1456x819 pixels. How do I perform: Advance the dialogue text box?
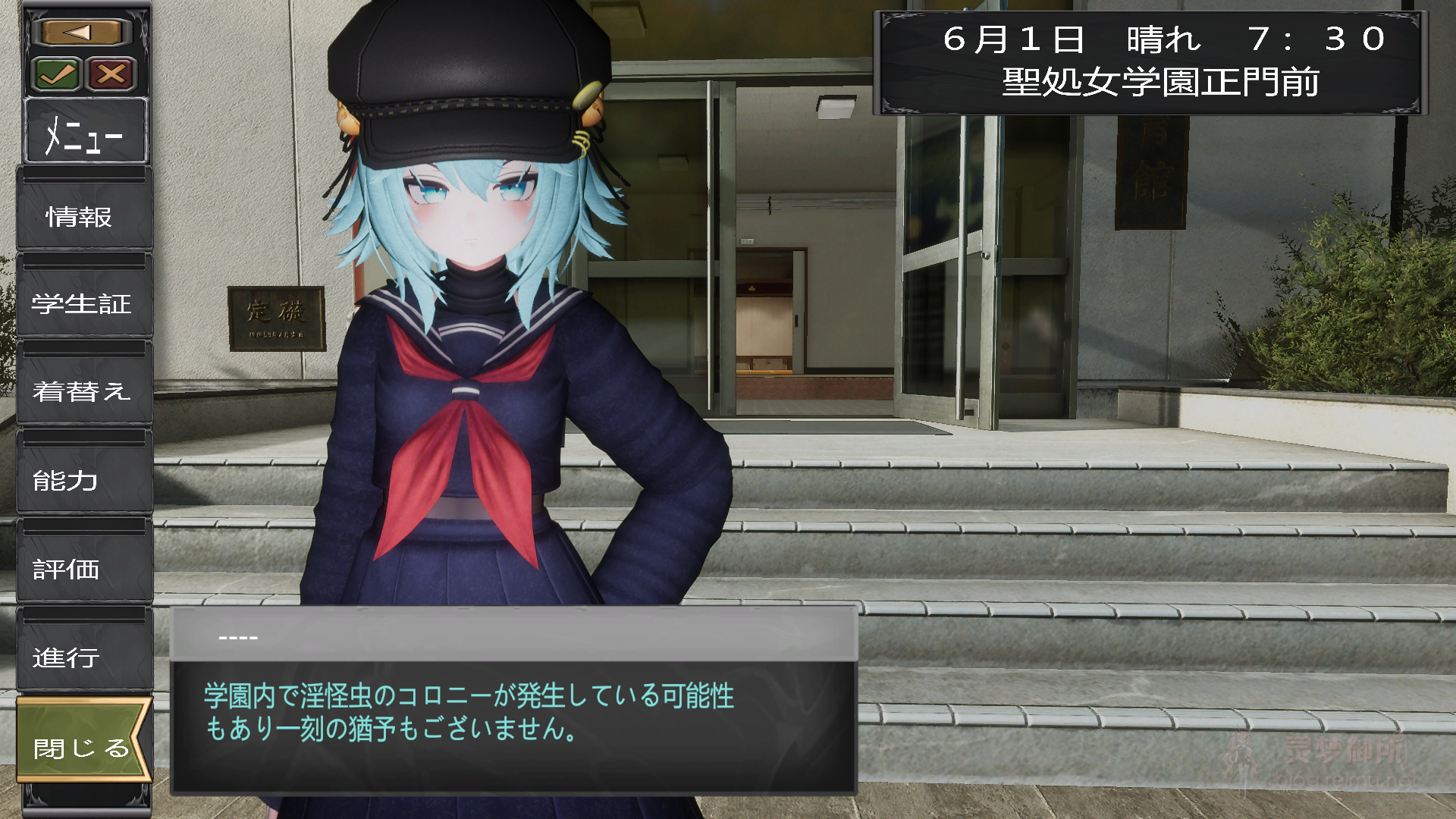513,713
